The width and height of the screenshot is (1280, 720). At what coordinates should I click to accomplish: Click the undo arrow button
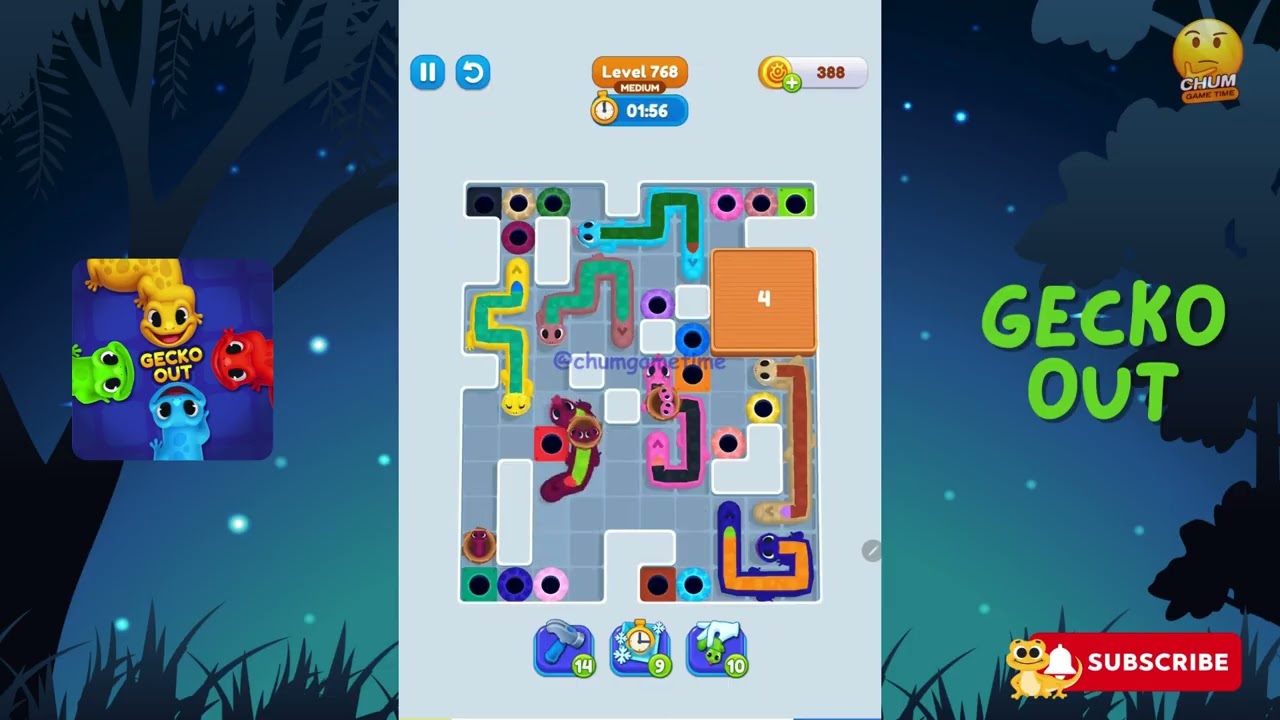[x=472, y=72]
